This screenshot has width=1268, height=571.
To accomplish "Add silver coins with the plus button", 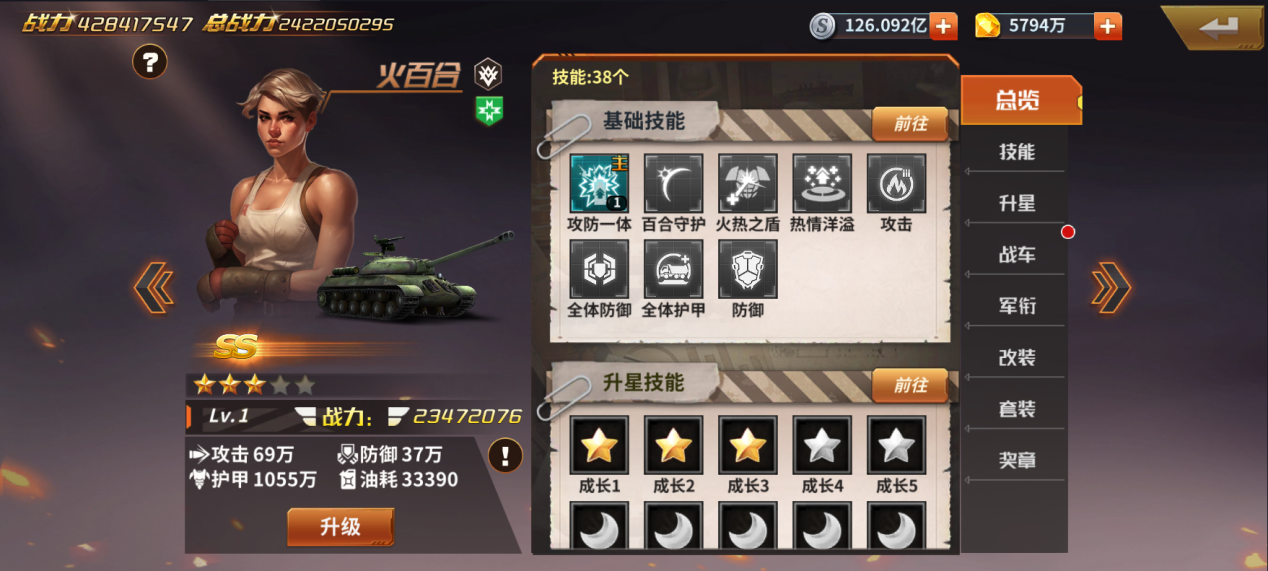I will coord(943,27).
